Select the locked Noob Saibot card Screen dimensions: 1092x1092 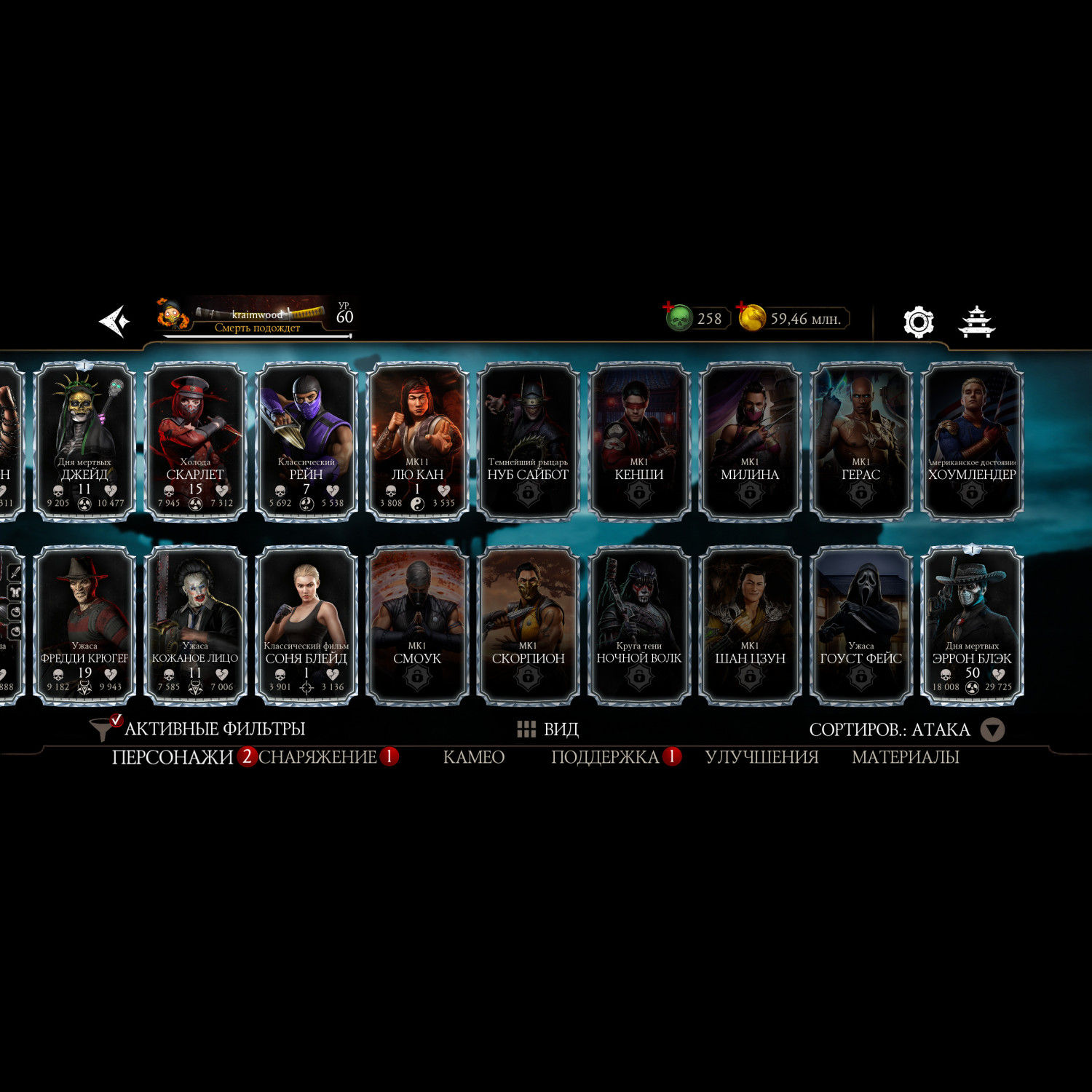528,441
